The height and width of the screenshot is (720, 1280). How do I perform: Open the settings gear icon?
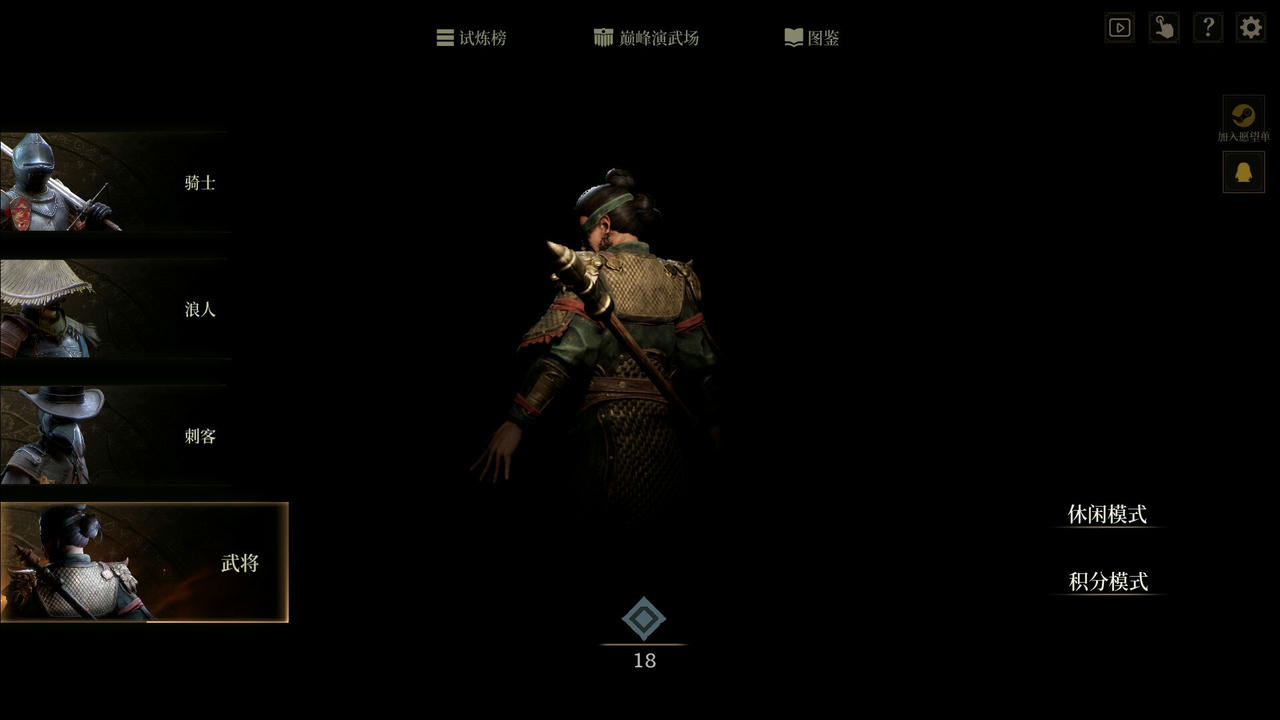click(1249, 27)
